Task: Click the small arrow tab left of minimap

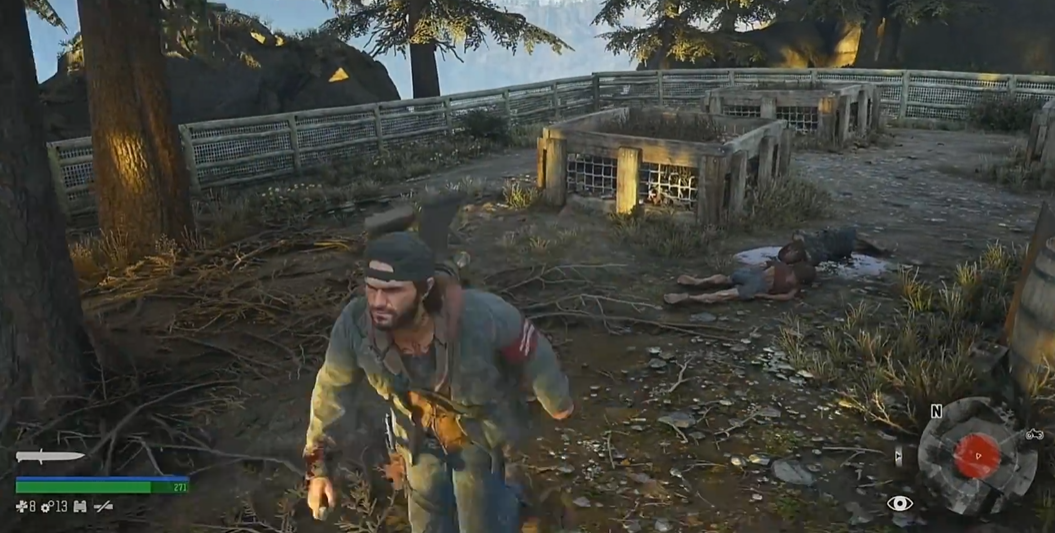Action: [898, 456]
